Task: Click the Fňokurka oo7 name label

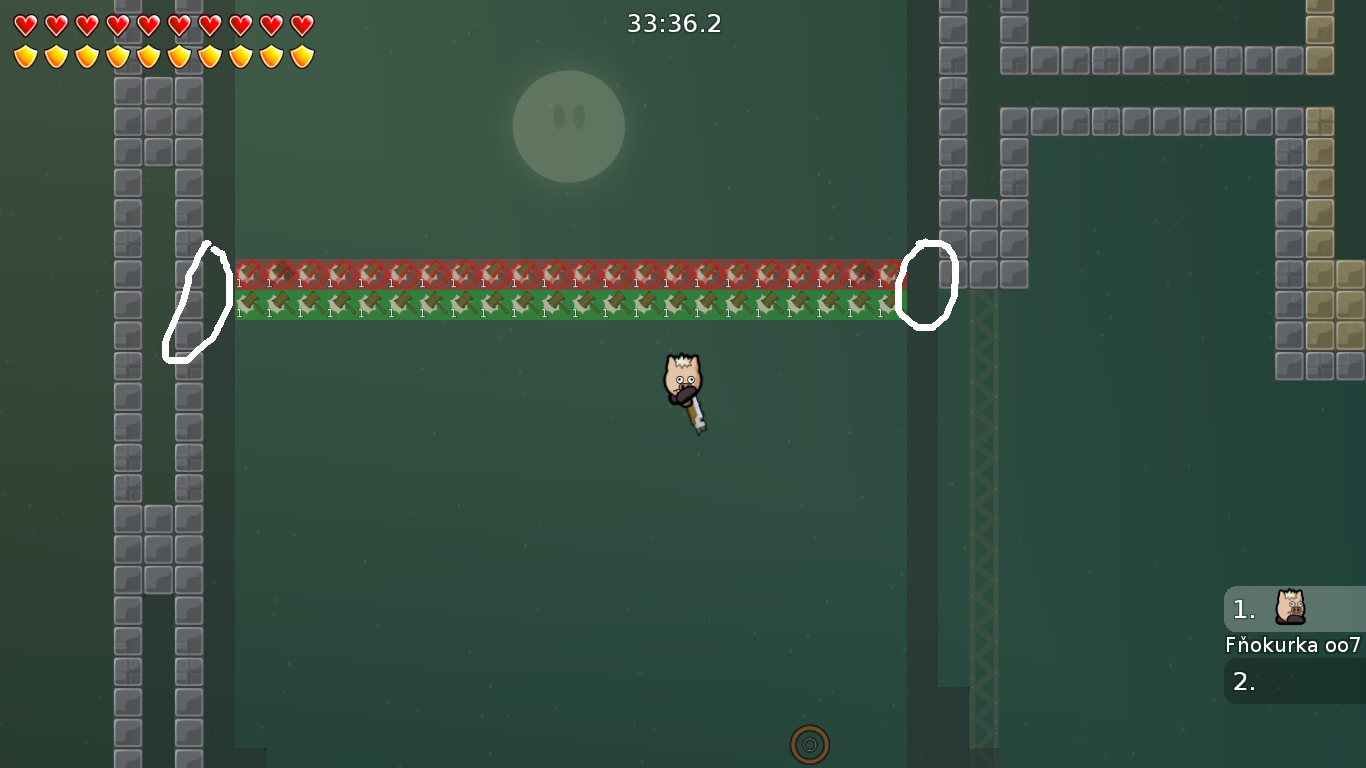Action: point(1293,647)
